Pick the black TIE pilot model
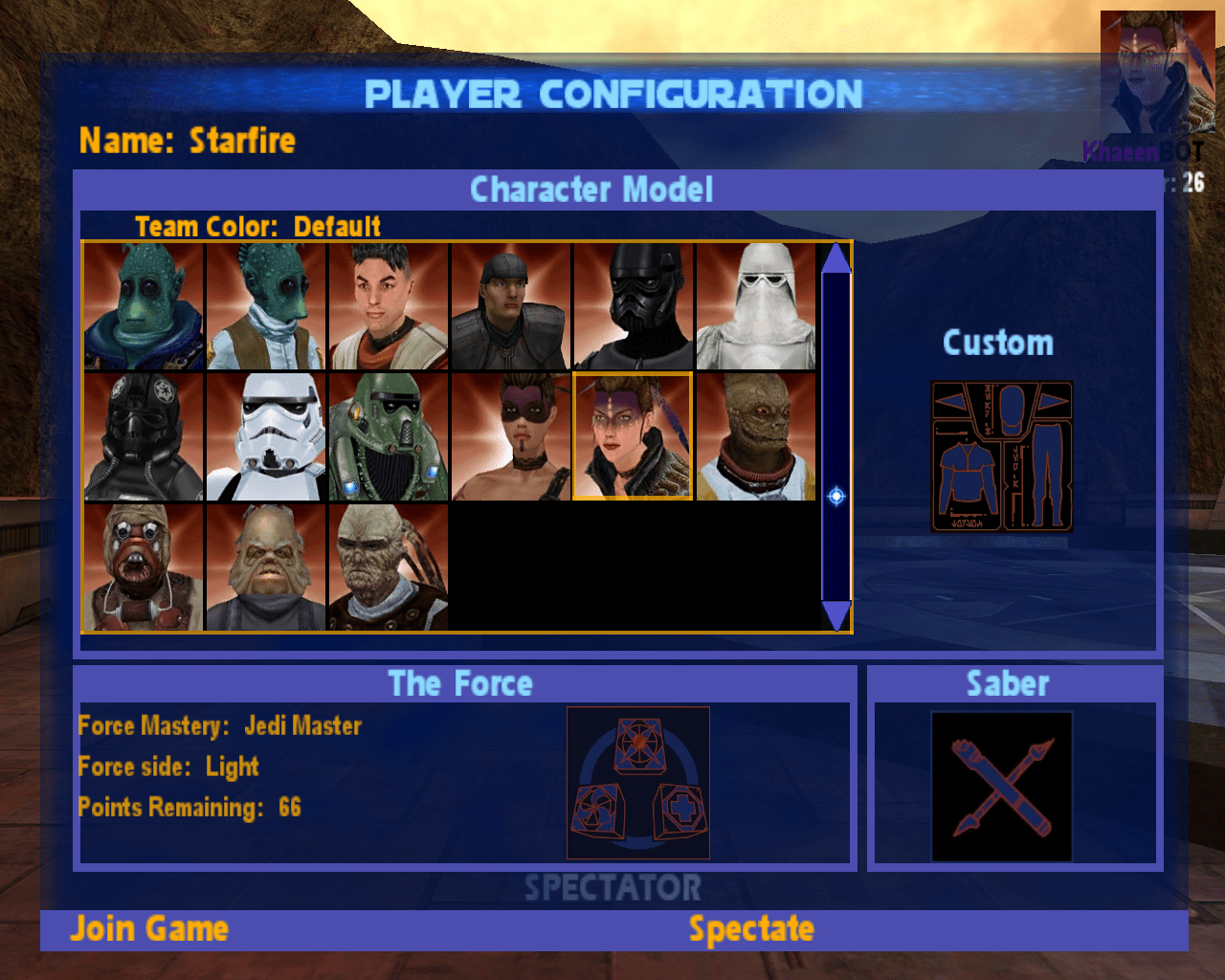The height and width of the screenshot is (980, 1225). coord(144,436)
